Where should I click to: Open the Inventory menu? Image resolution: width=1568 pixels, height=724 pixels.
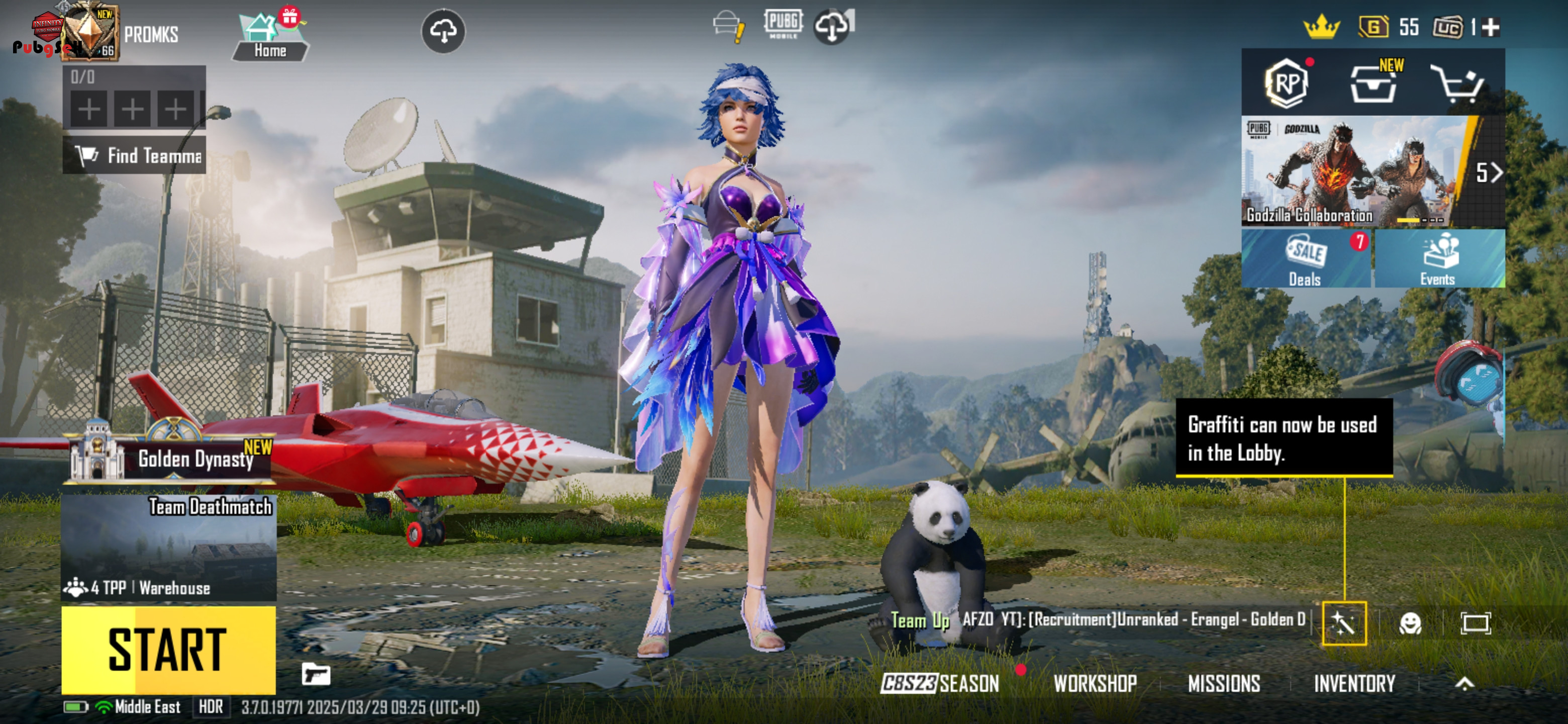click(x=1354, y=683)
